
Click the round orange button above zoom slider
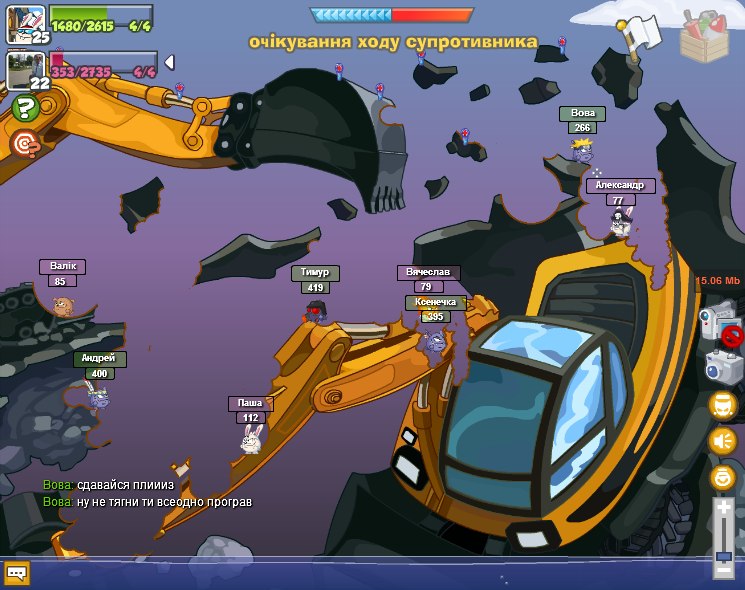coord(723,477)
